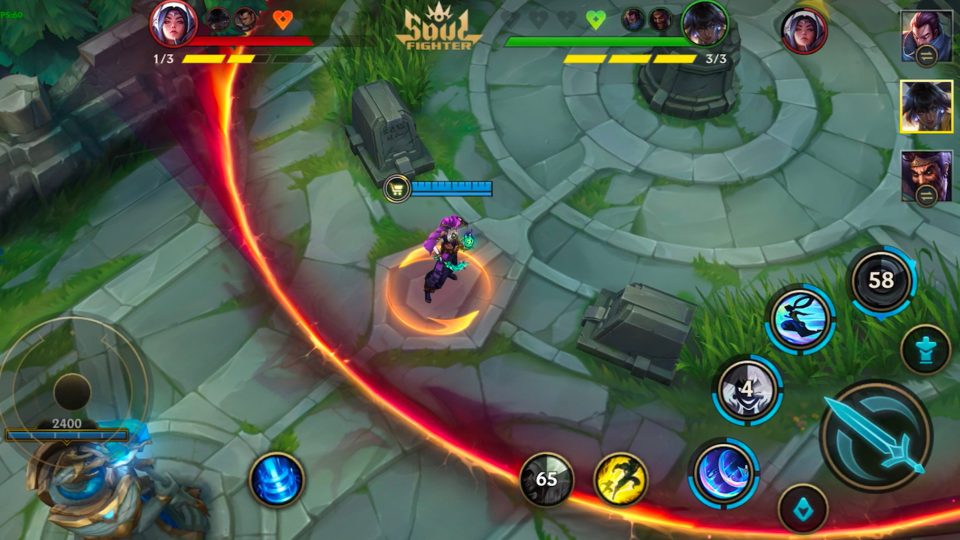The width and height of the screenshot is (960, 540).
Task: Click the summoner spell with 65 cooldown
Action: click(x=546, y=479)
